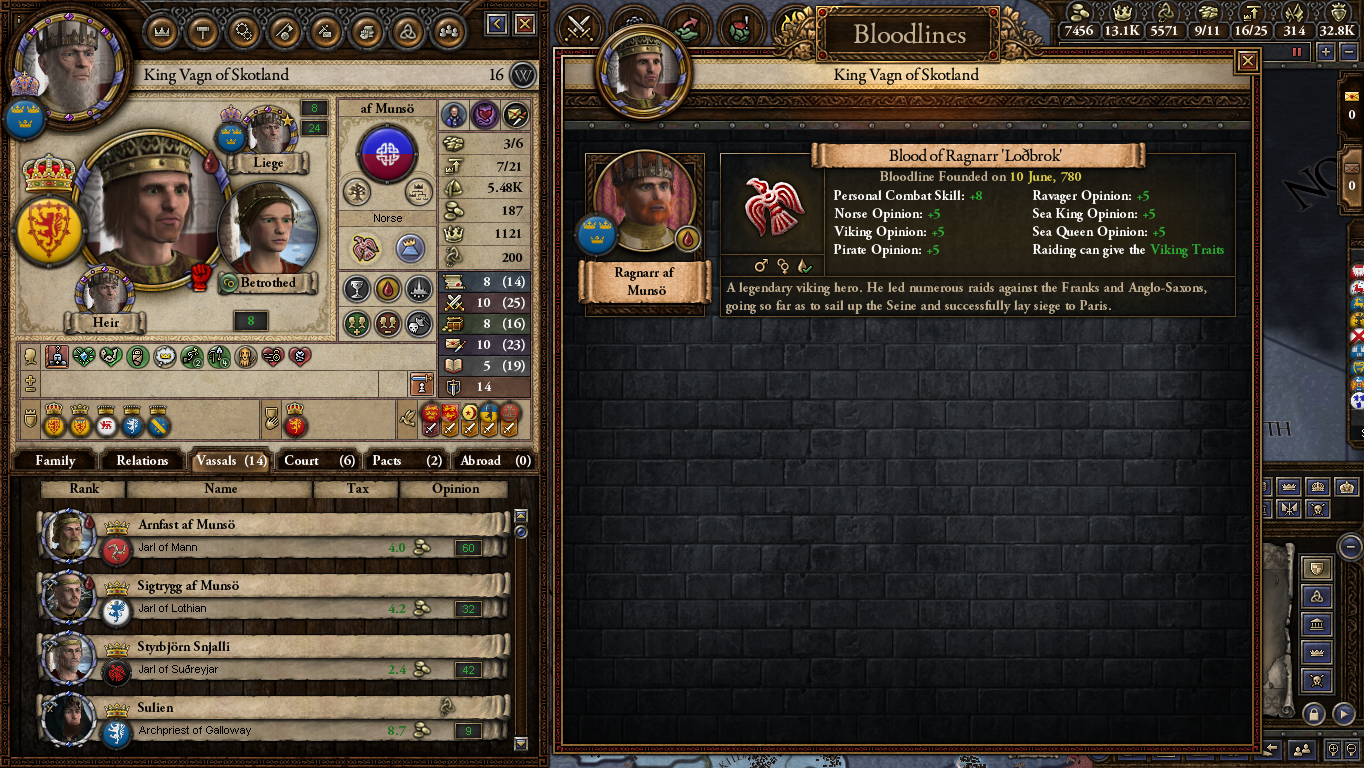
Task: Select the realms map mode shield icon
Action: (1316, 568)
